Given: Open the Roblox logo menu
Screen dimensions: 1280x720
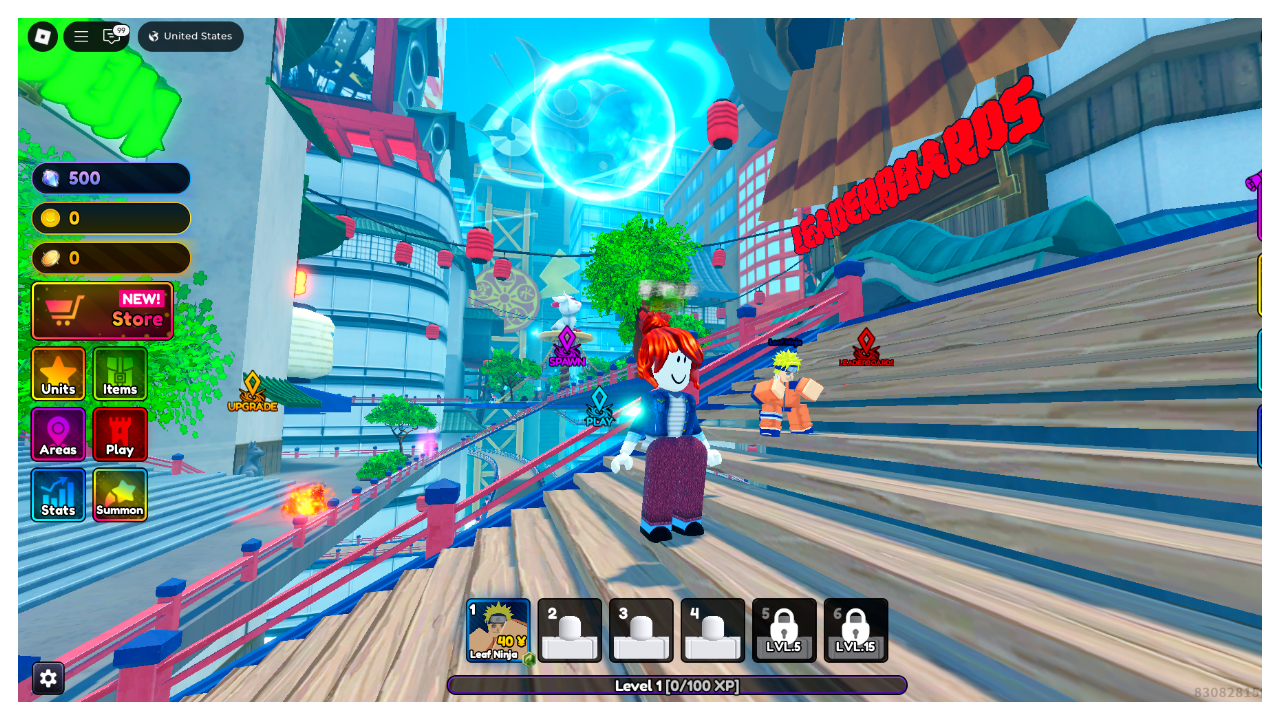Looking at the screenshot, I should [43, 37].
